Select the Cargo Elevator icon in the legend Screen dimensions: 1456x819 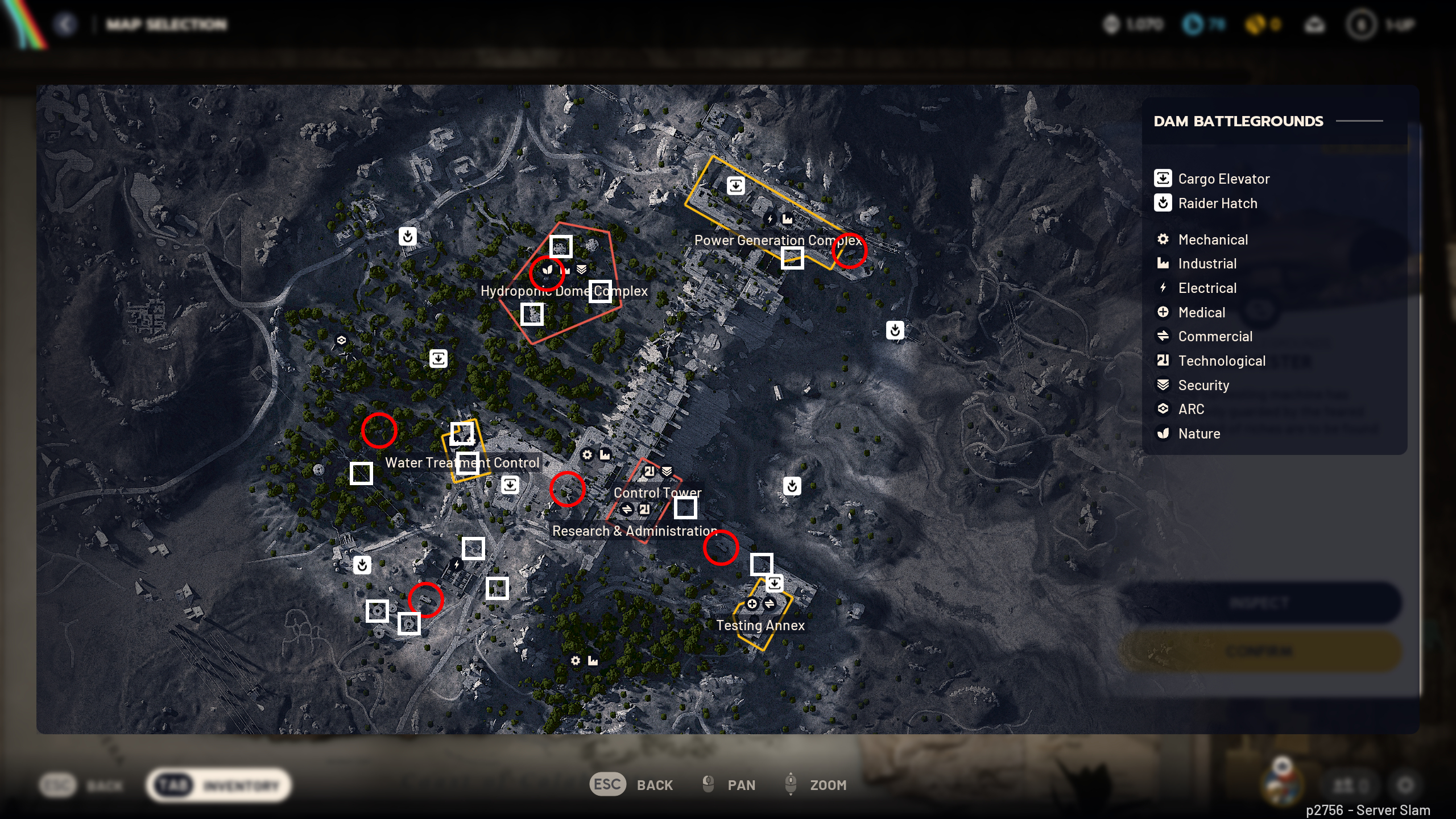point(1164,179)
